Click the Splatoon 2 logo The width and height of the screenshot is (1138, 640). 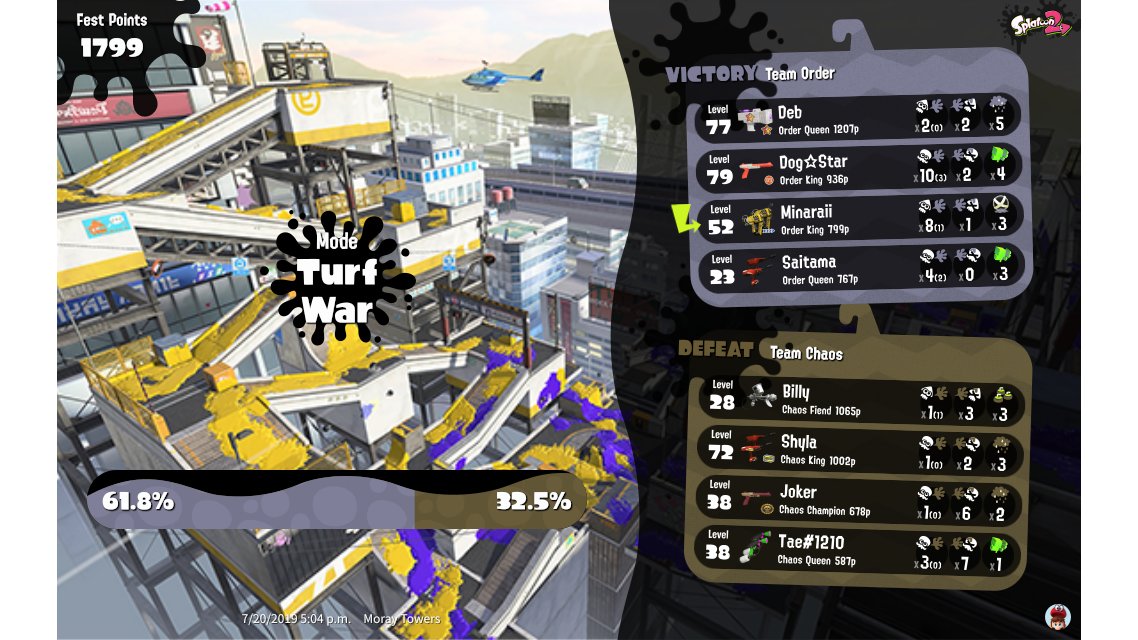tap(1041, 22)
